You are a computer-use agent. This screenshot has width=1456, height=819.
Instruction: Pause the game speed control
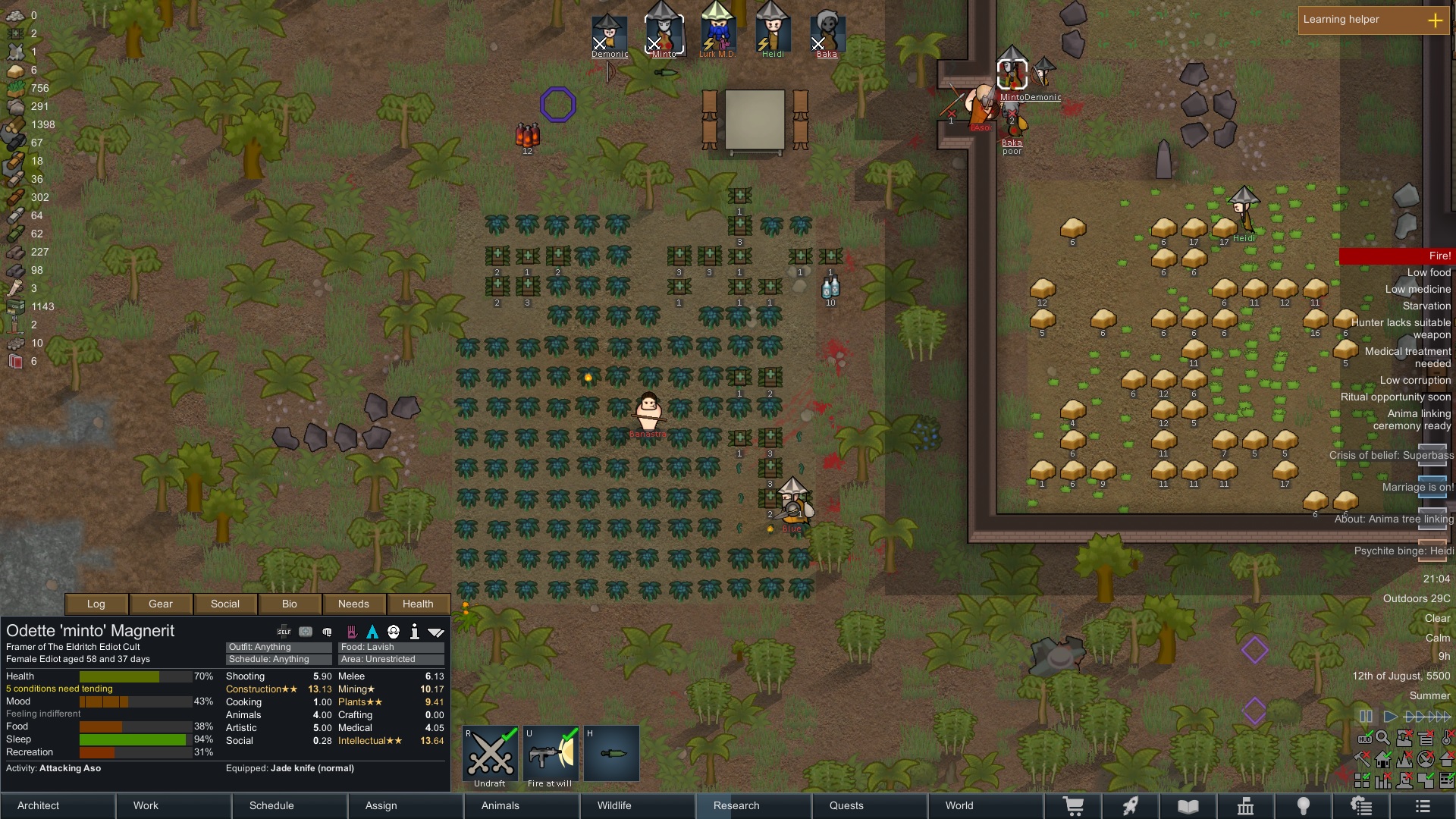(1366, 716)
